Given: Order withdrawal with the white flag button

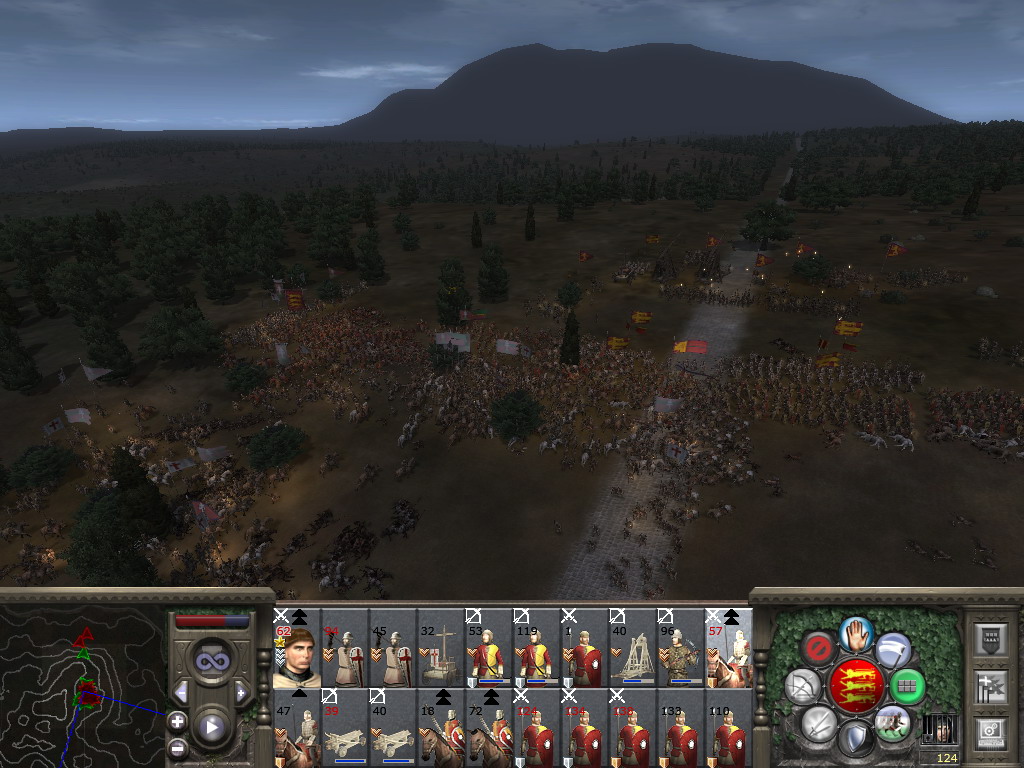Looking at the screenshot, I should tap(893, 651).
